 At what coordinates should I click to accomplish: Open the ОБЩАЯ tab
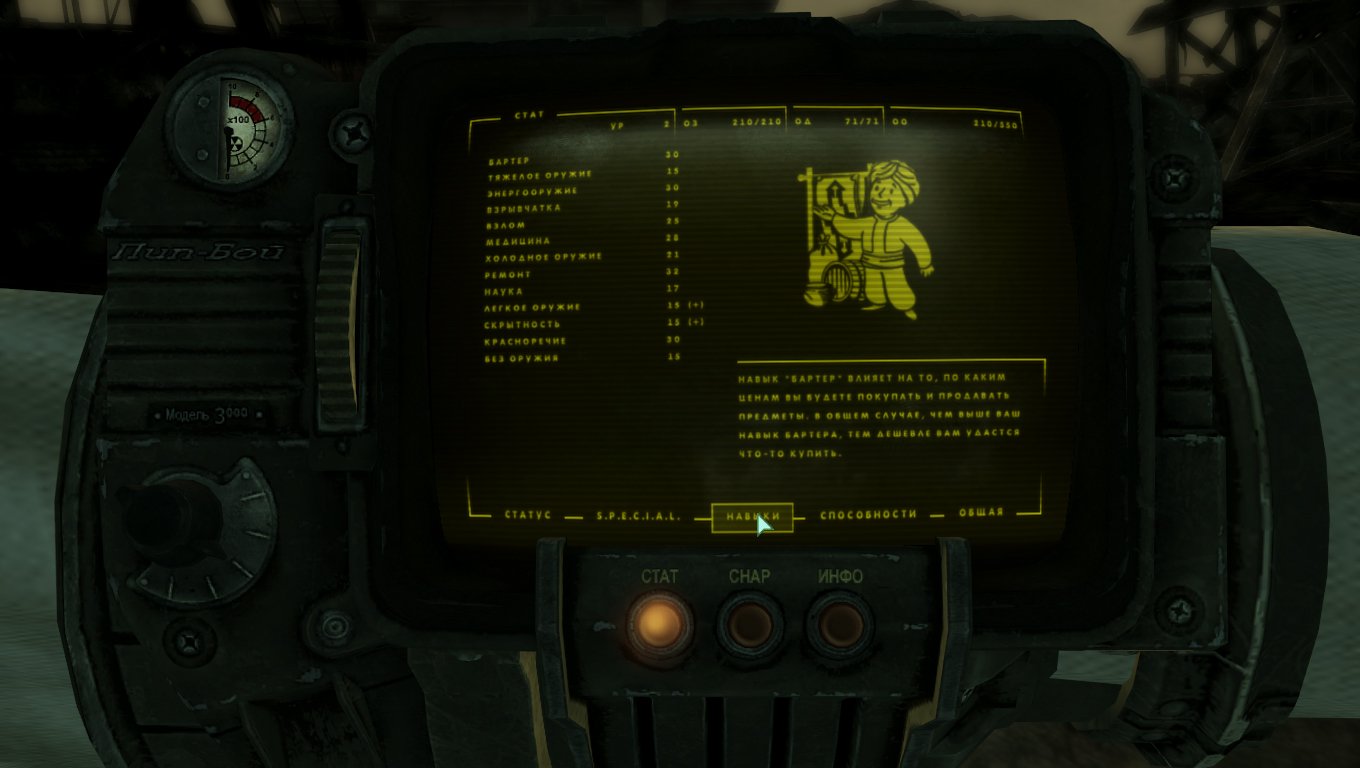[980, 513]
